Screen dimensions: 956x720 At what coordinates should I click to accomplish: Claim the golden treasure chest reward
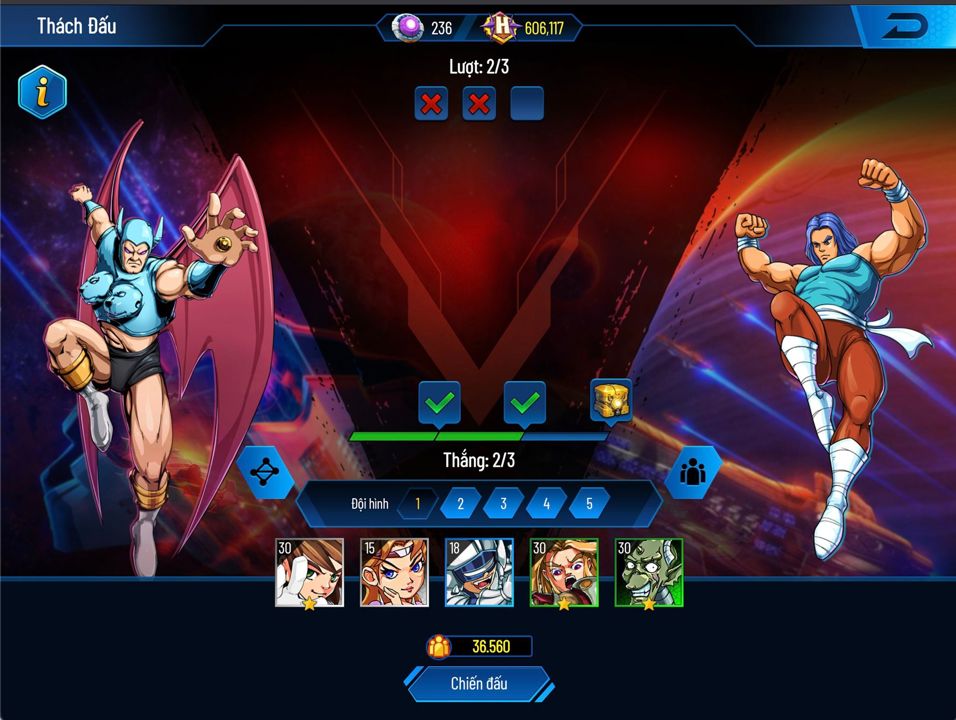[610, 402]
